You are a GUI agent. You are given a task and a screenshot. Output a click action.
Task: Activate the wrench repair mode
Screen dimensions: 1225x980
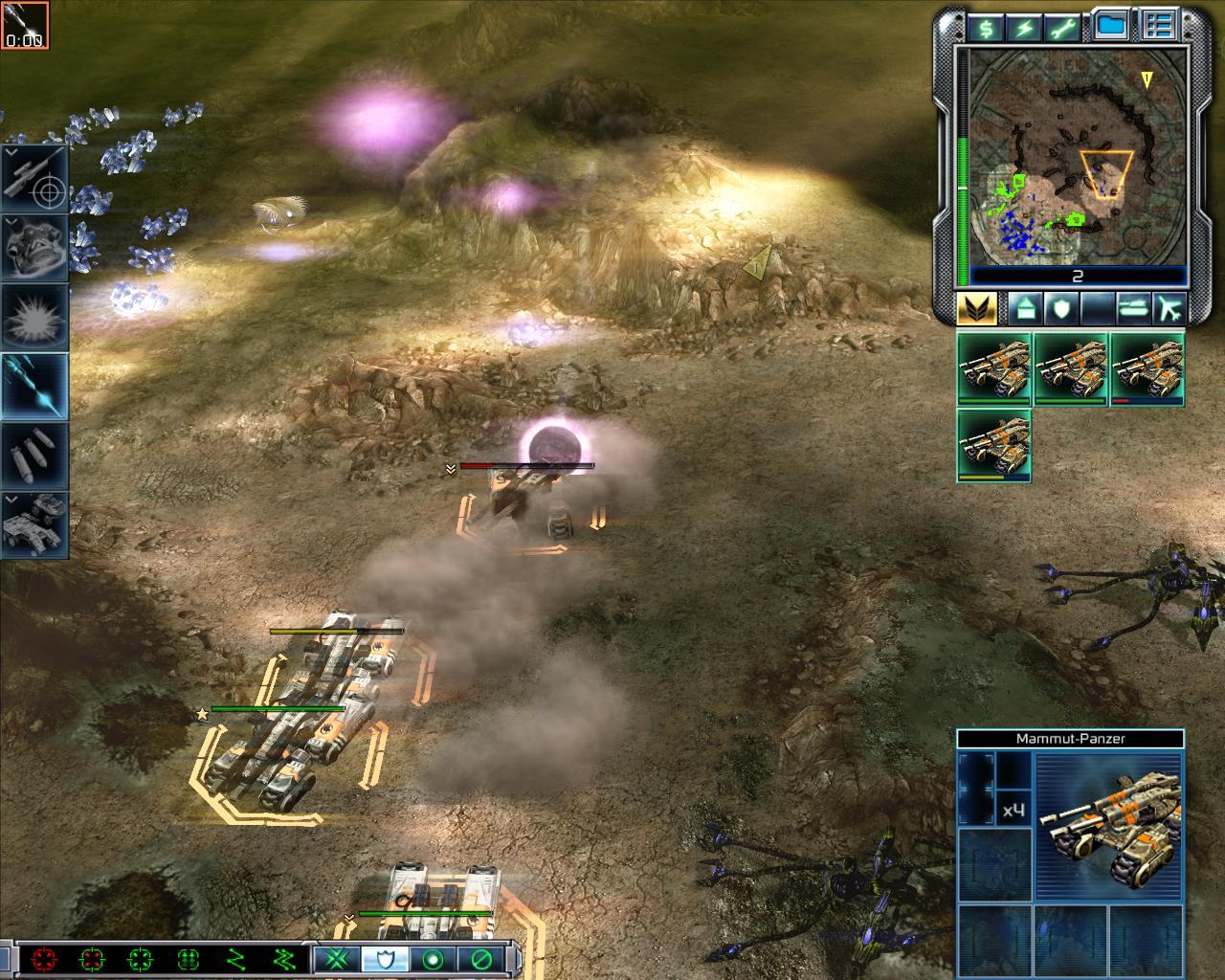point(1063,28)
